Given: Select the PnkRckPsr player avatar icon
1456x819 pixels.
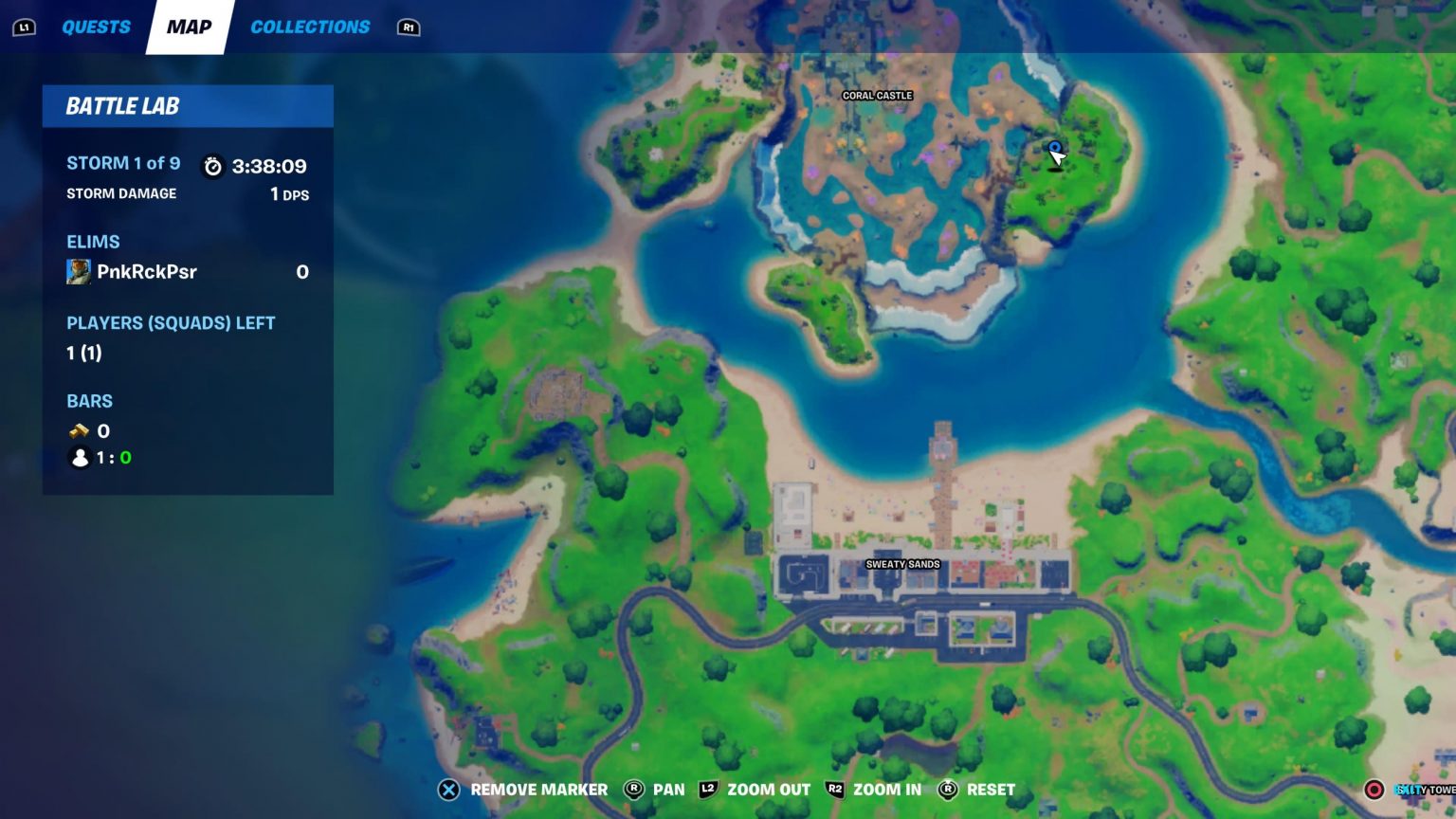Looking at the screenshot, I should click(80, 271).
